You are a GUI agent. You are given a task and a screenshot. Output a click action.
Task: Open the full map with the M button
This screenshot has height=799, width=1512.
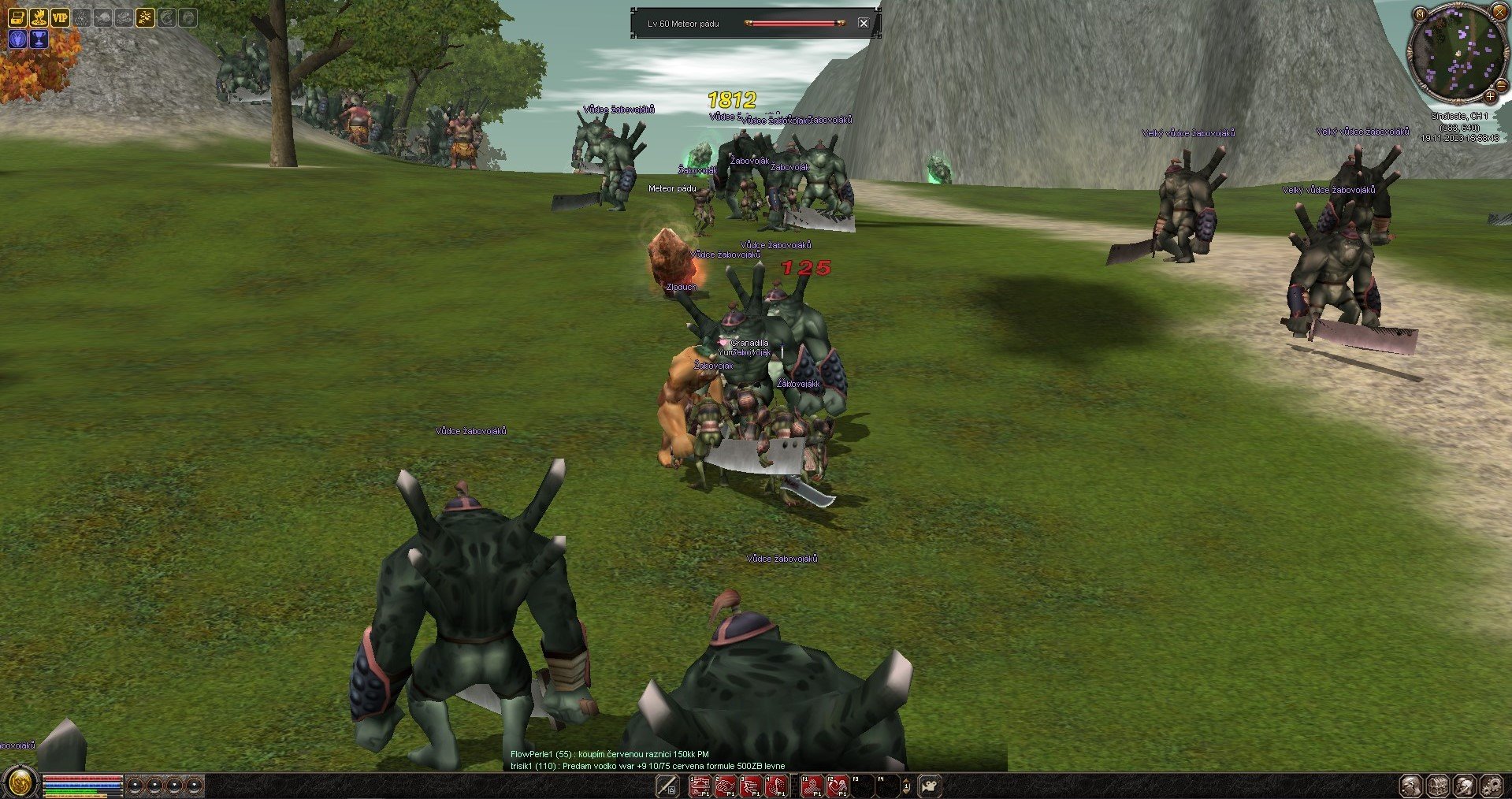click(1420, 14)
